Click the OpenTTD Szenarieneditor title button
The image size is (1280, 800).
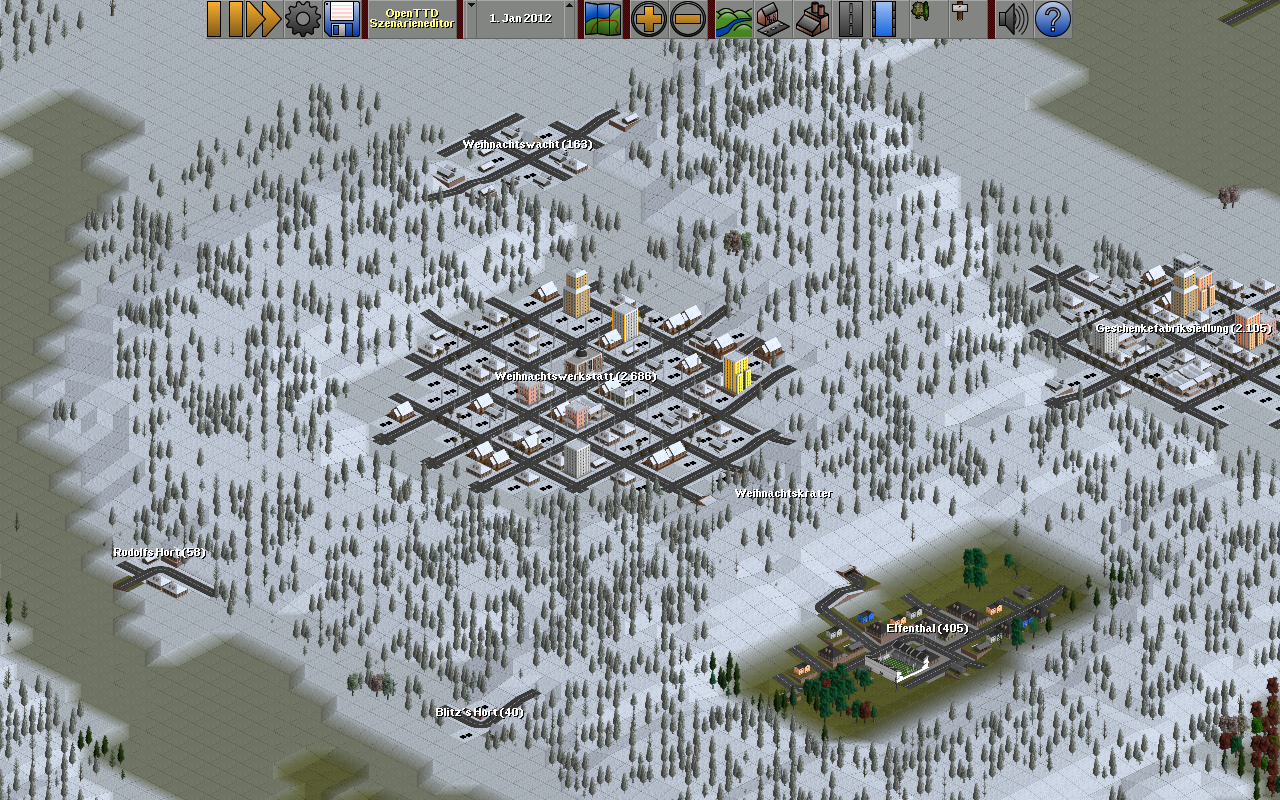[412, 19]
